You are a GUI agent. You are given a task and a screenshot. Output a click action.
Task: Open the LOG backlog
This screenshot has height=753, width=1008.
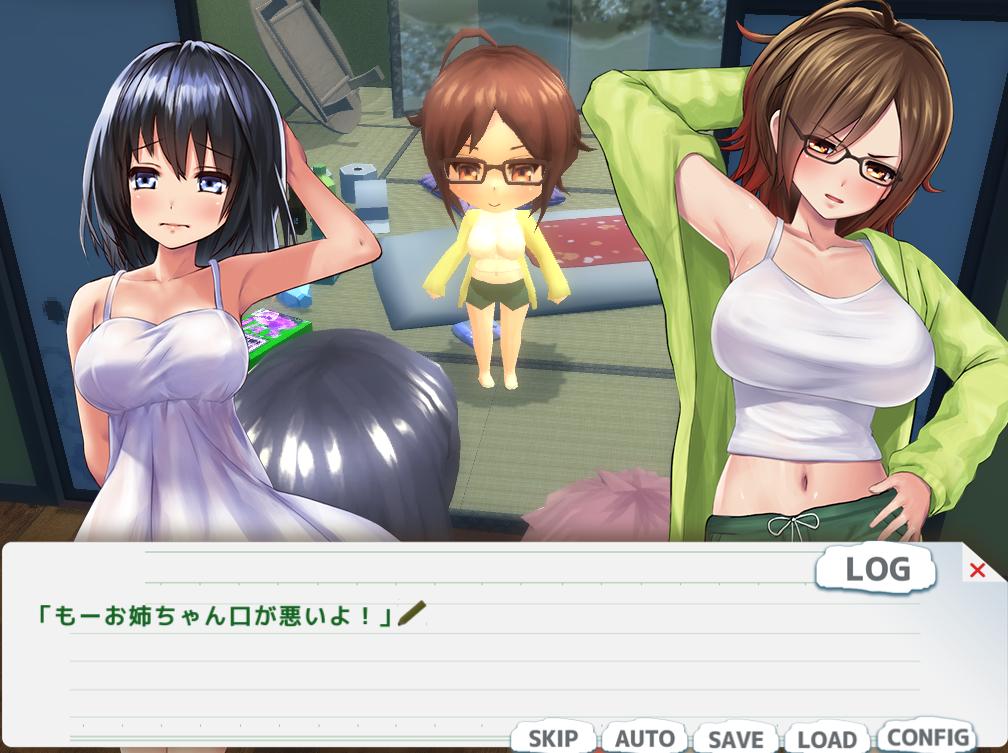(x=877, y=569)
